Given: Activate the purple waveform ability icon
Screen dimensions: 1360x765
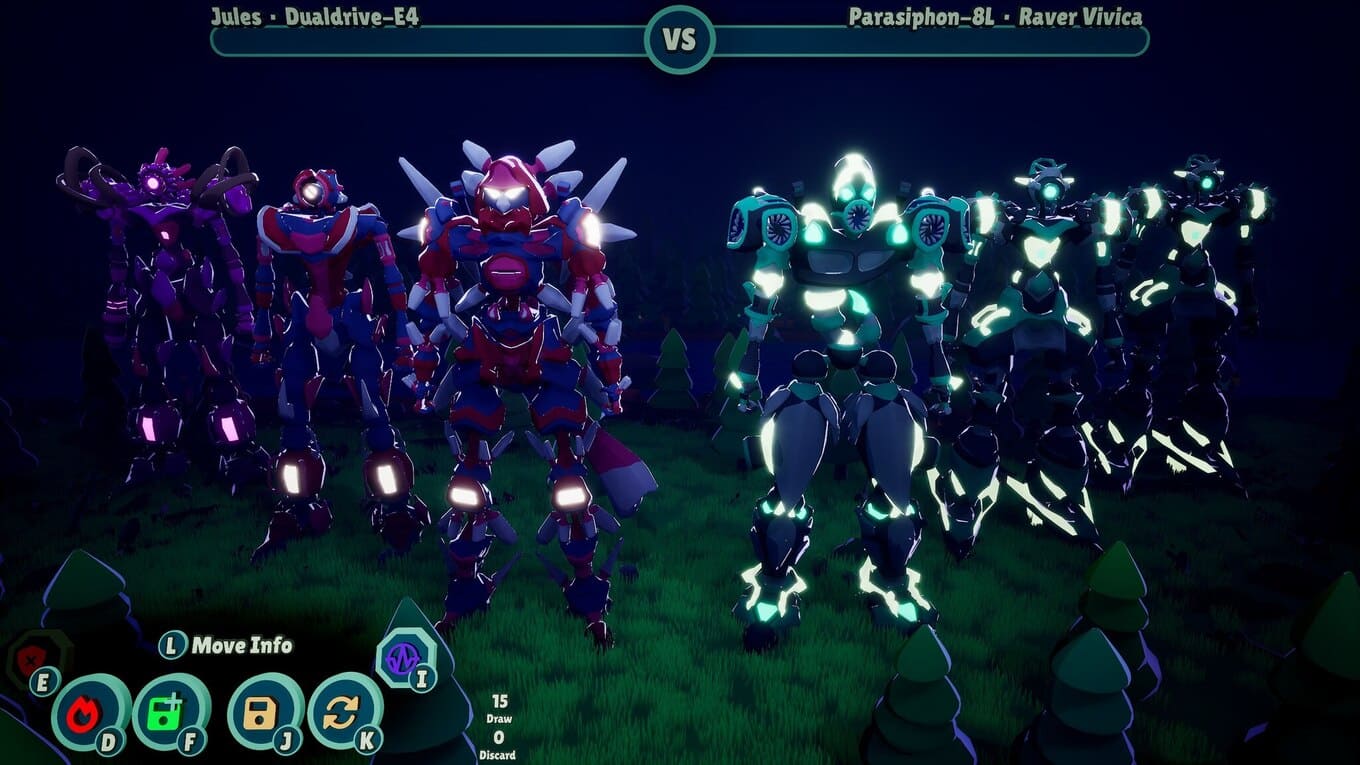Looking at the screenshot, I should [402, 658].
